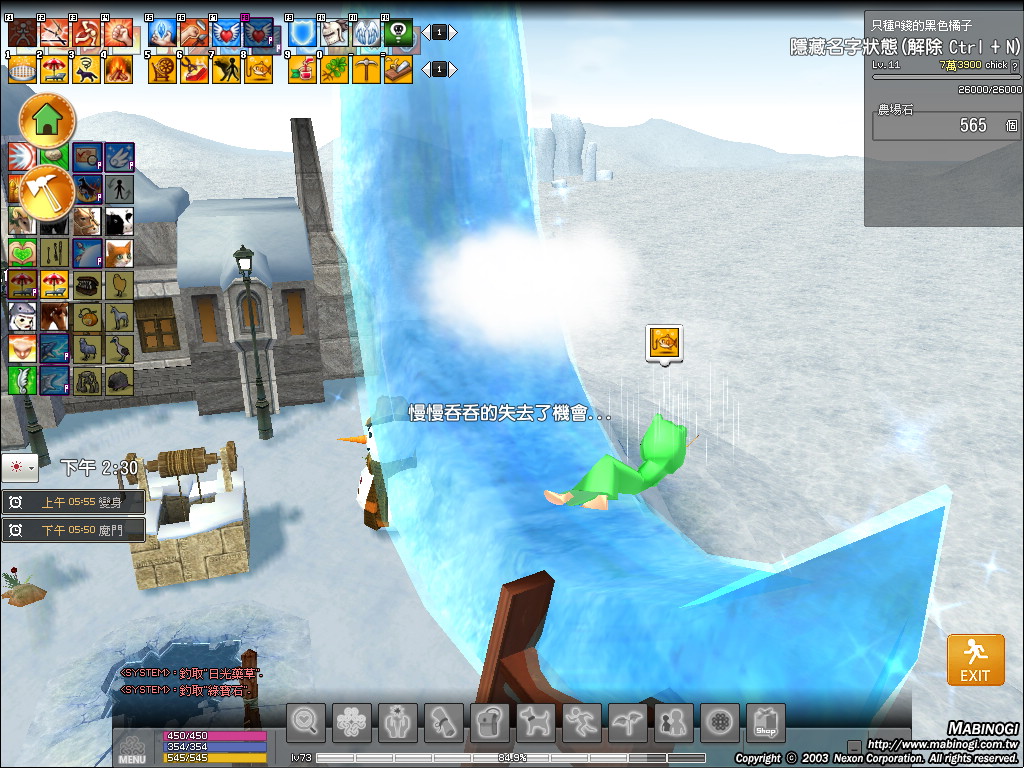Click the running figure action icon

pyautogui.click(x=582, y=722)
